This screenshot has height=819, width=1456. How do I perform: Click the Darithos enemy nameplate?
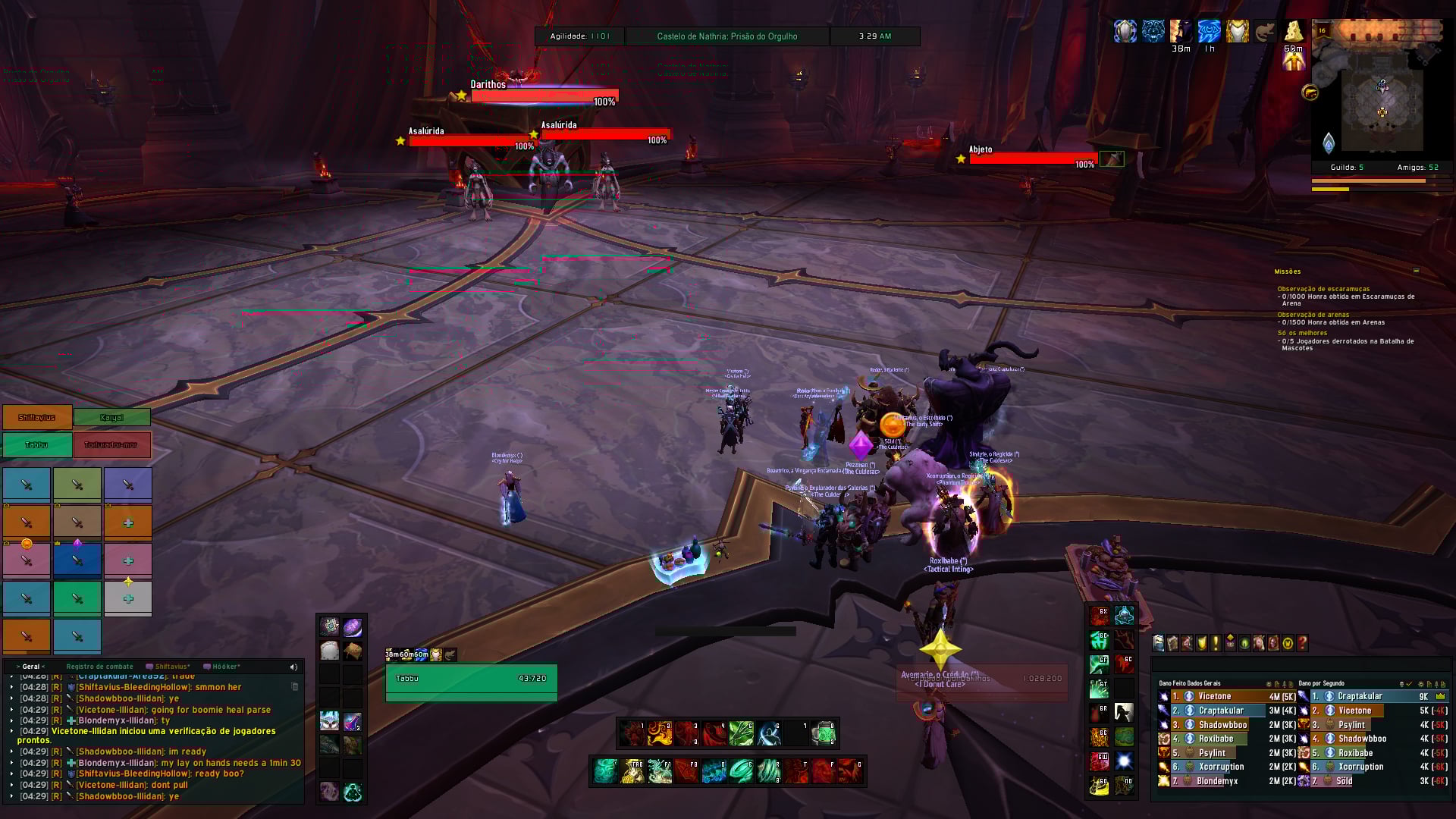click(x=544, y=96)
